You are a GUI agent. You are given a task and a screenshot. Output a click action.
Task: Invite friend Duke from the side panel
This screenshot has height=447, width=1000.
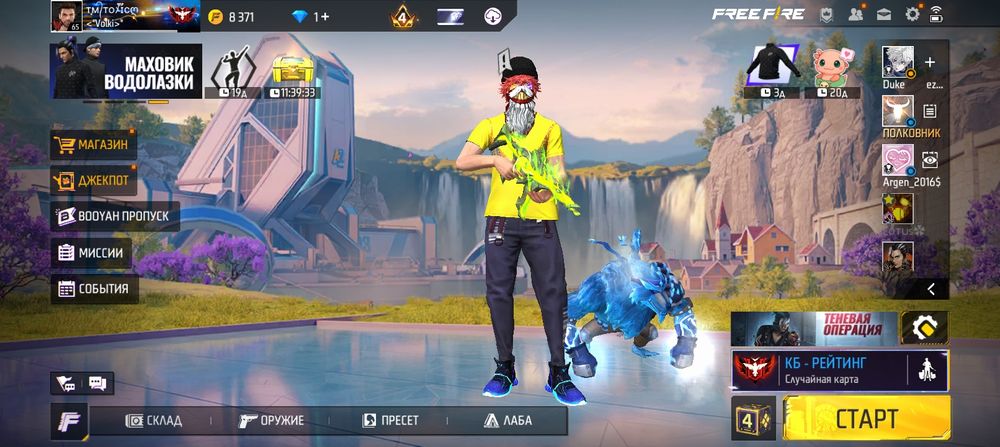[x=930, y=63]
